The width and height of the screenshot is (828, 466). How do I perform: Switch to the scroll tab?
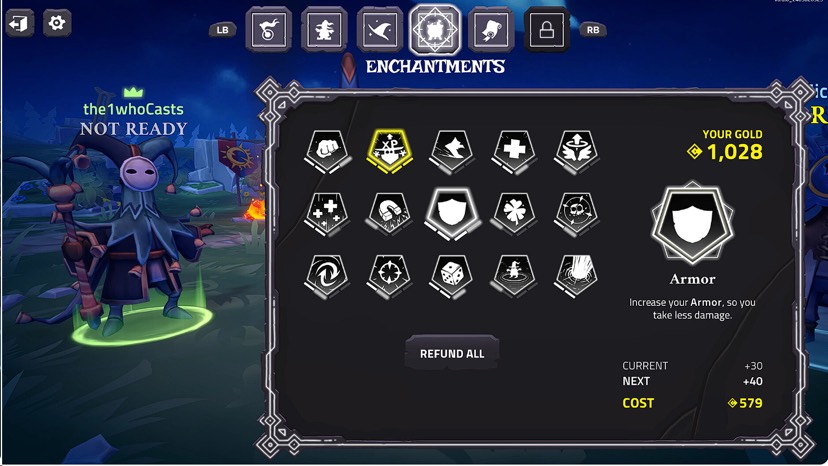tap(491, 29)
